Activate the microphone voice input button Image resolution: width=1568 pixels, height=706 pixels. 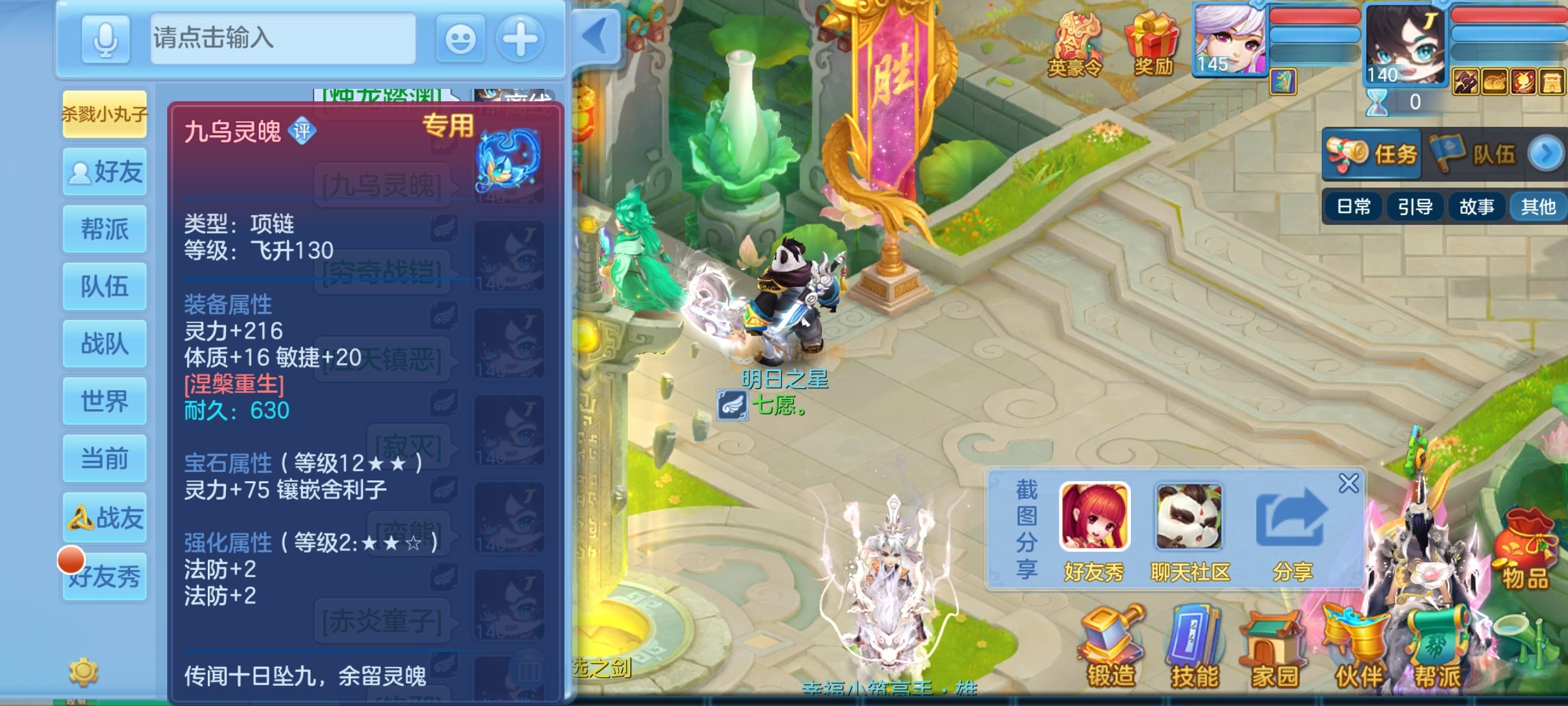tap(105, 39)
